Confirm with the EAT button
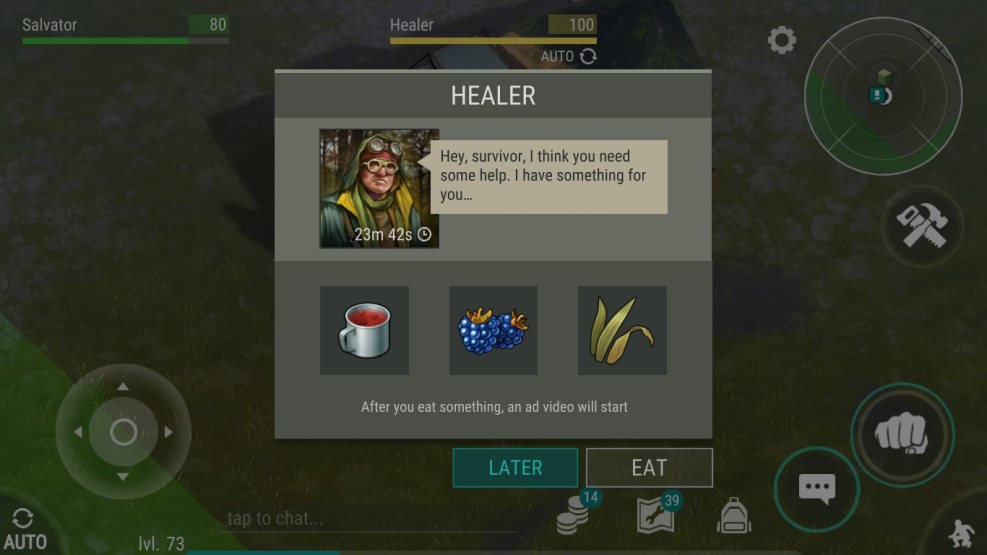 (x=649, y=467)
